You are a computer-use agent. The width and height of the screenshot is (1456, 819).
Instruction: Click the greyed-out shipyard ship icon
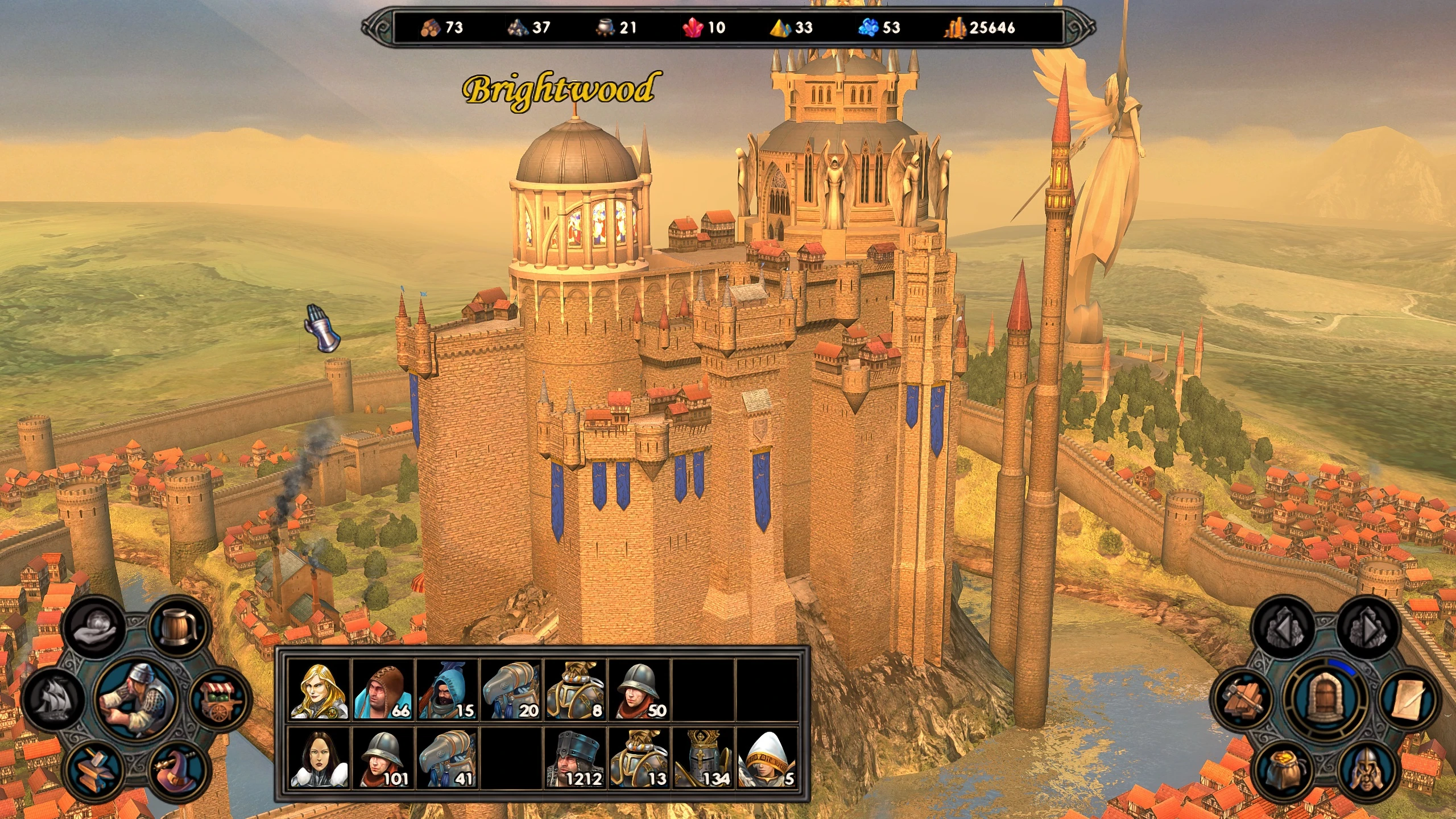click(53, 698)
